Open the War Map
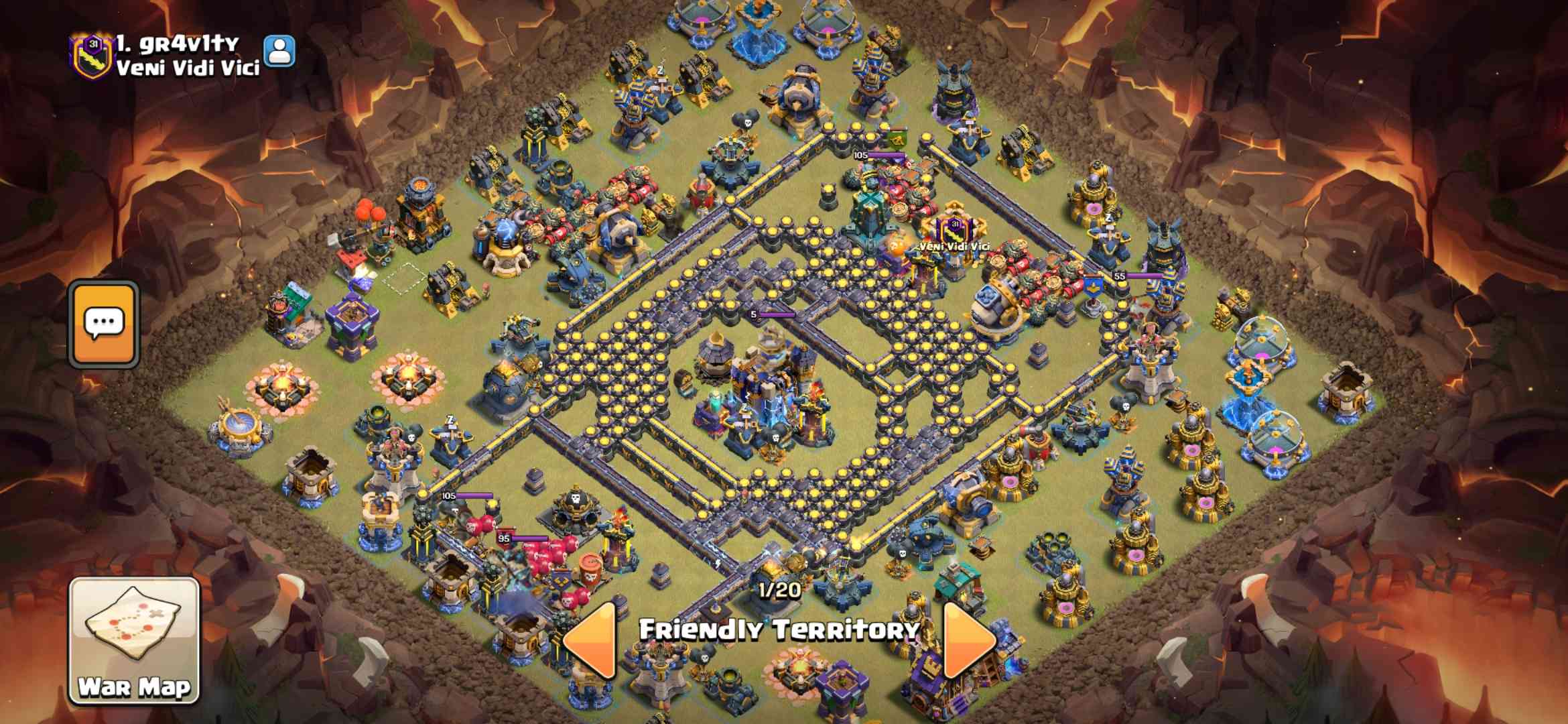Screen dimensions: 1568x724 coord(134,640)
